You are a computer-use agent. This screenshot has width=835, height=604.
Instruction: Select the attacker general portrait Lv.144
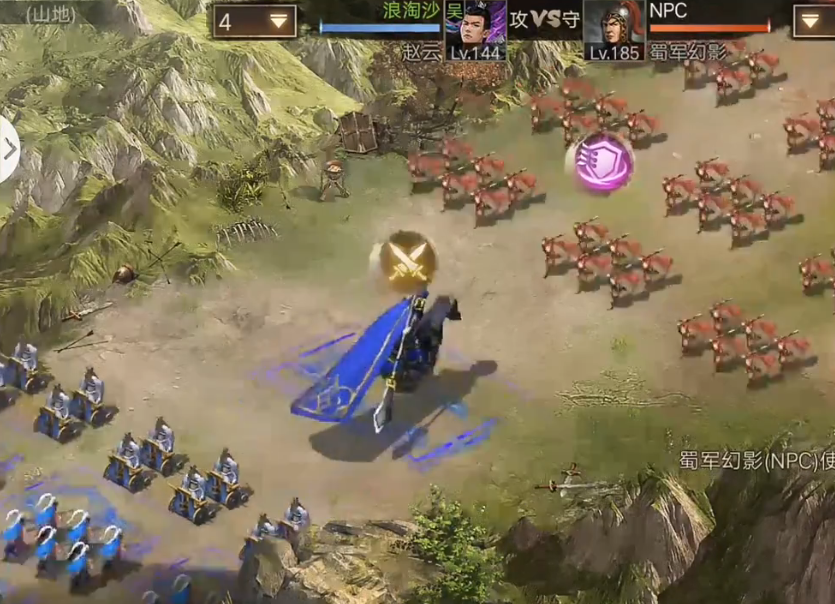475,28
